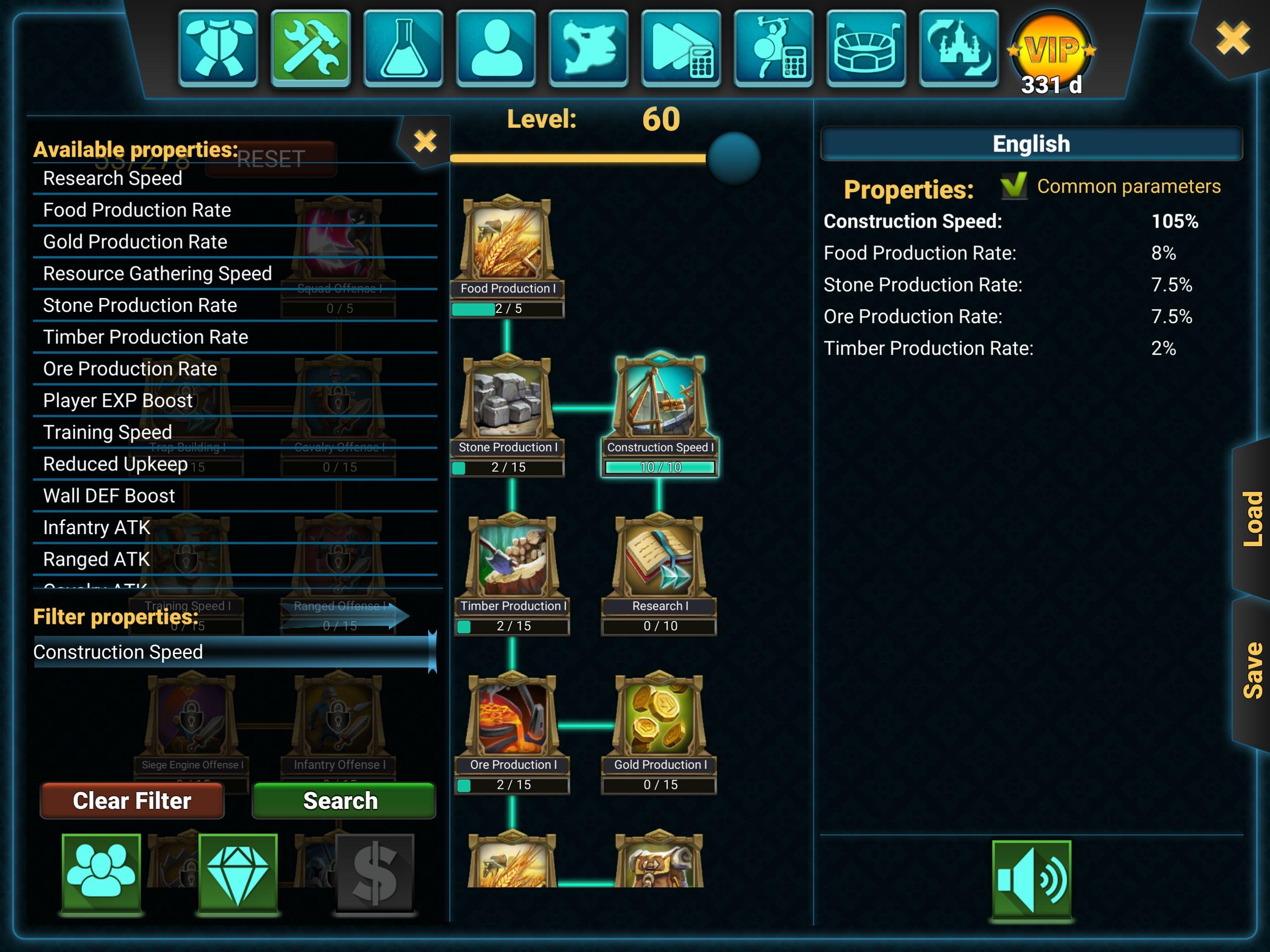The height and width of the screenshot is (952, 1270).
Task: Toggle sound with the speaker button
Action: [x=1031, y=879]
